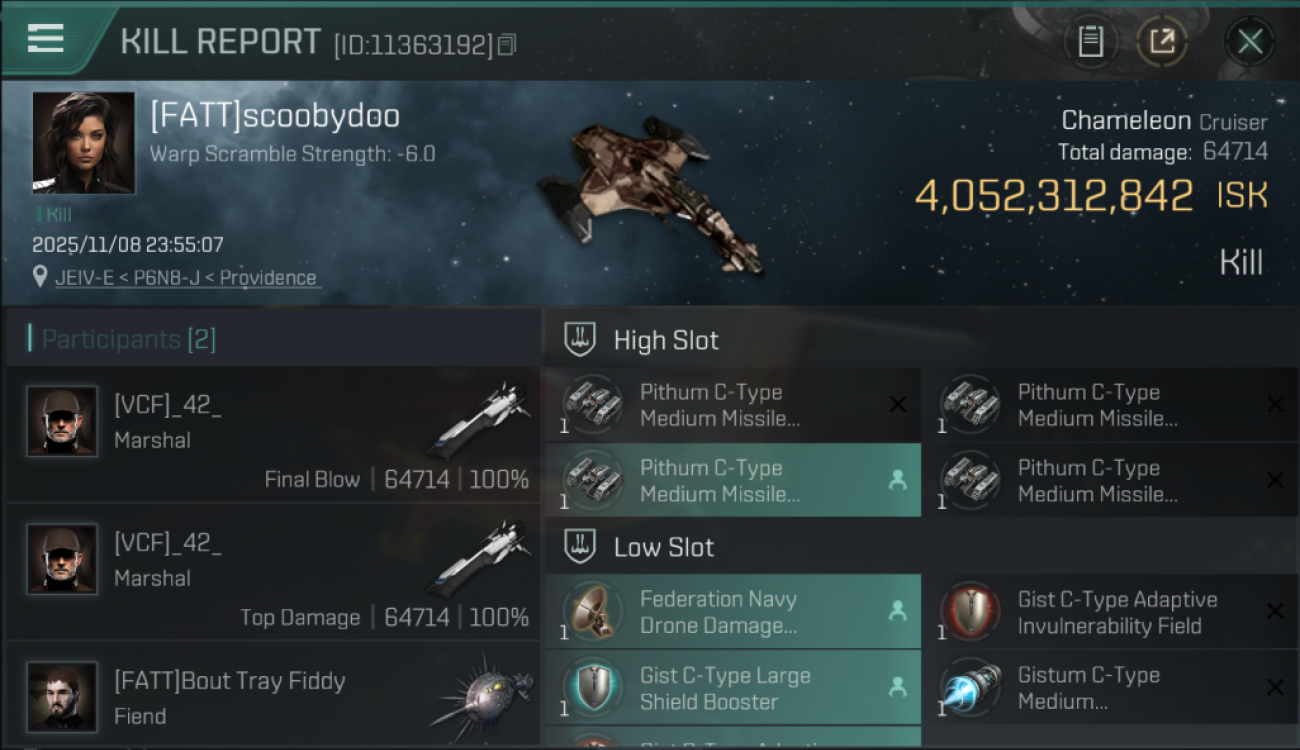The width and height of the screenshot is (1300, 750).
Task: Click the share kill report icon
Action: pyautogui.click(x=1163, y=42)
